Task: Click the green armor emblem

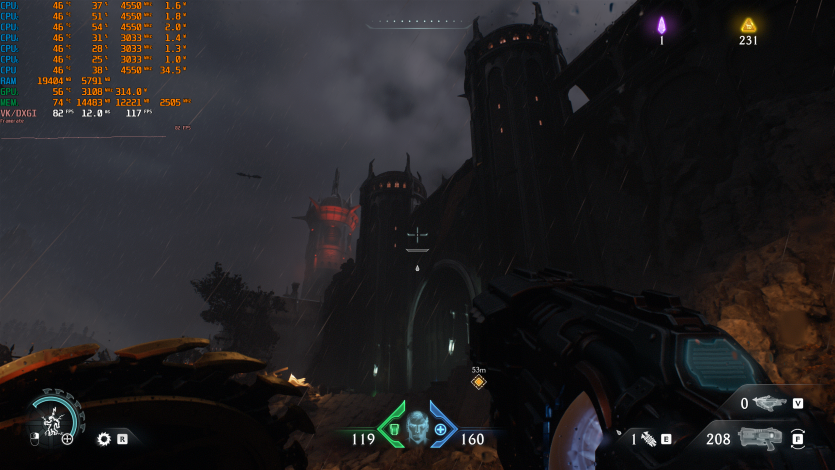Action: coord(394,429)
